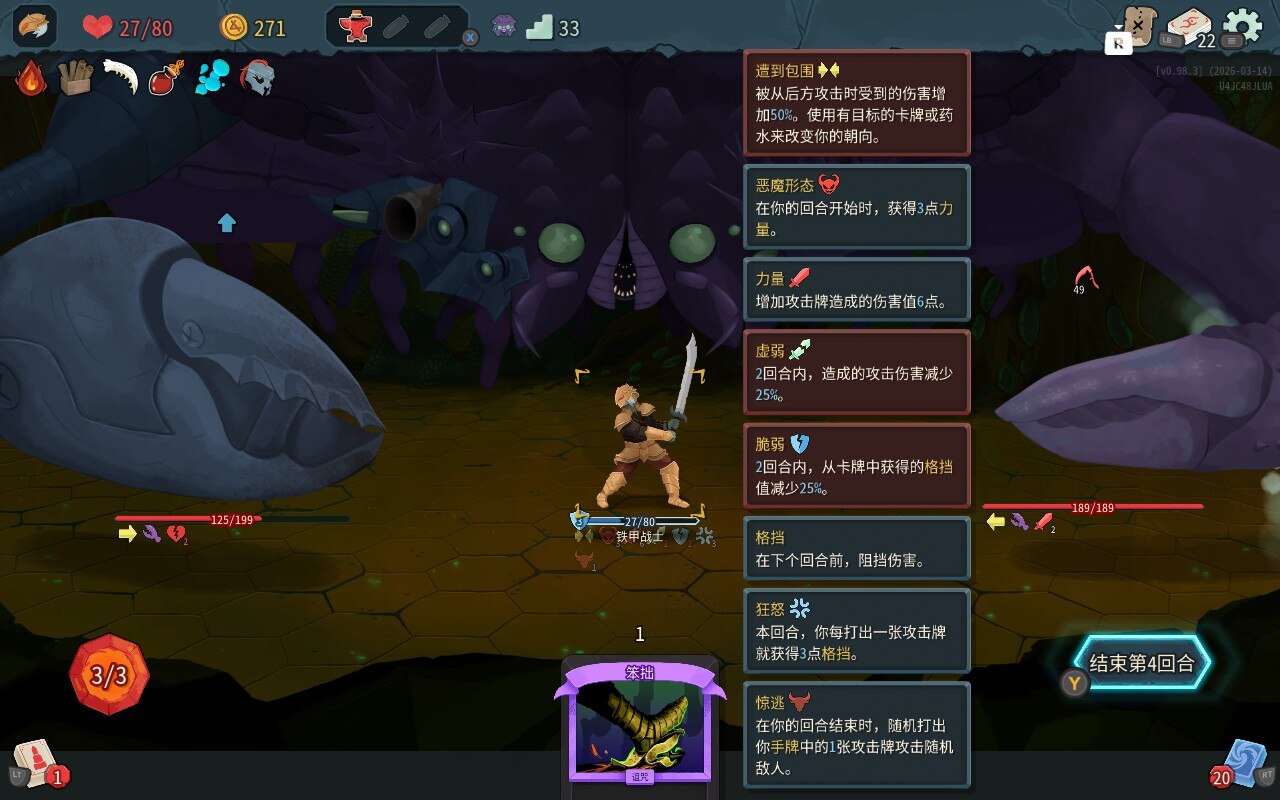The image size is (1280, 800).
Task: Open the draw pile with 1 card
Action: [x=36, y=765]
